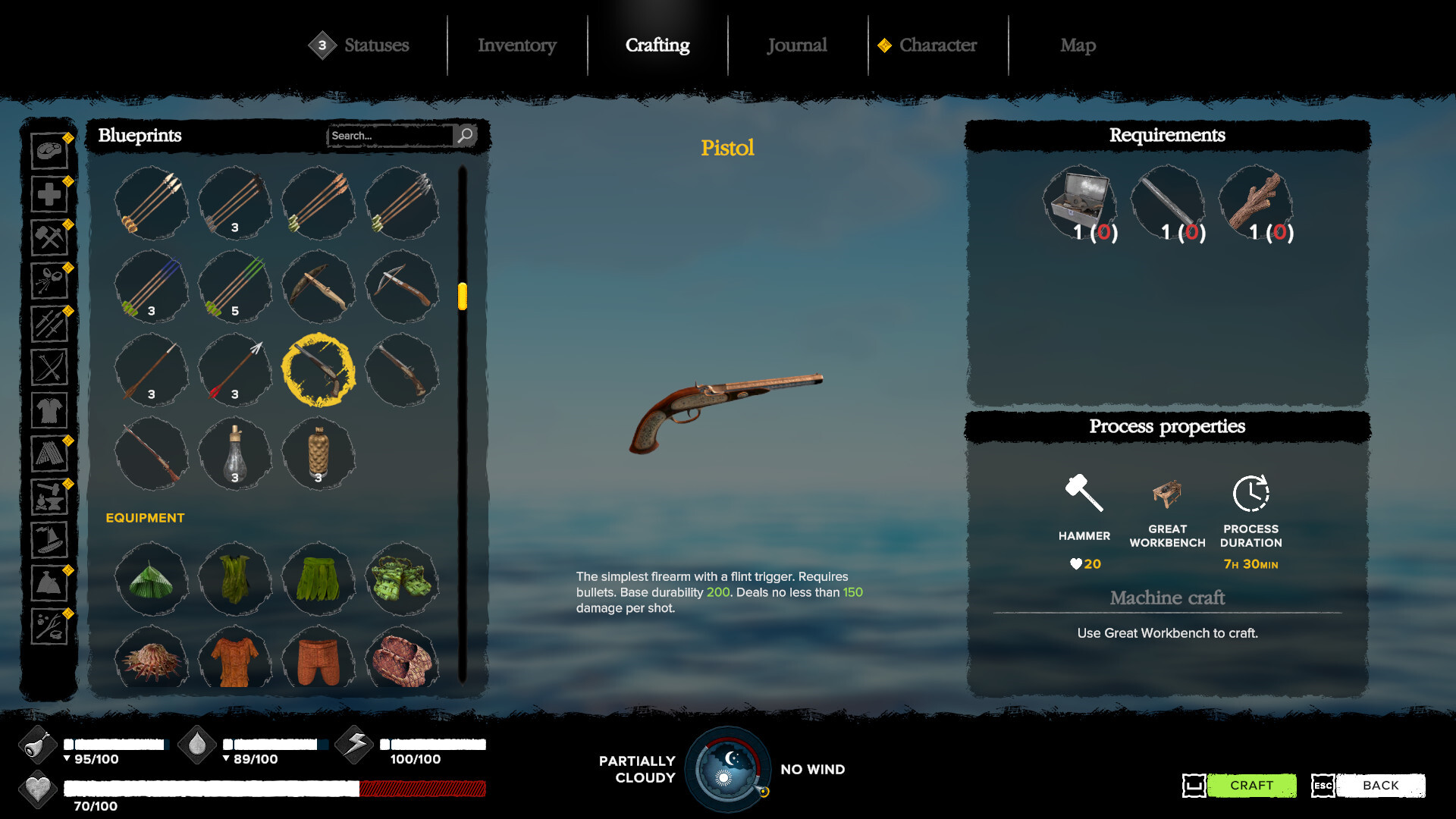Open the sailing category with boat icon
Image resolution: width=1456 pixels, height=819 pixels.
click(x=49, y=541)
